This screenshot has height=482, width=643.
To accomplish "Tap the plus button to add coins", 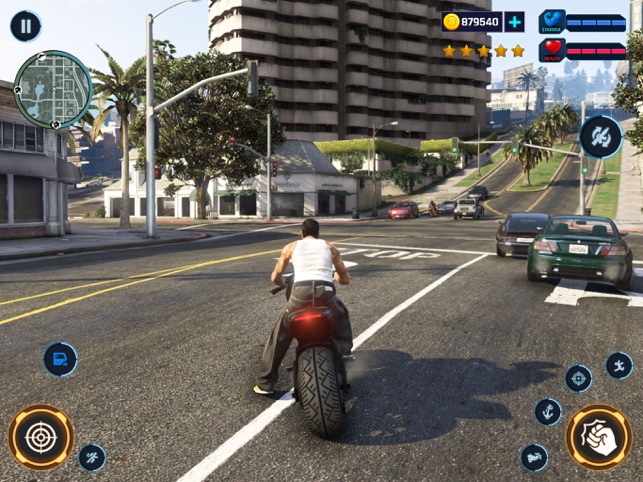I will [514, 22].
